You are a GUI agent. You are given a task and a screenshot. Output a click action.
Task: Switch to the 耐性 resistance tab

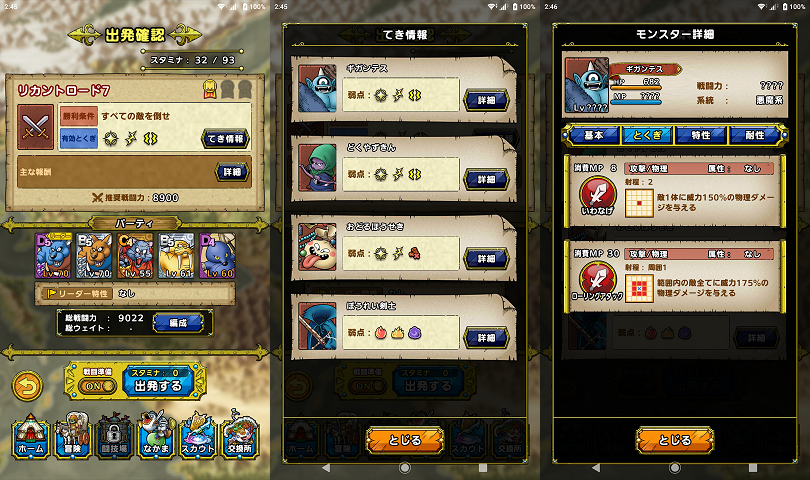[x=754, y=135]
